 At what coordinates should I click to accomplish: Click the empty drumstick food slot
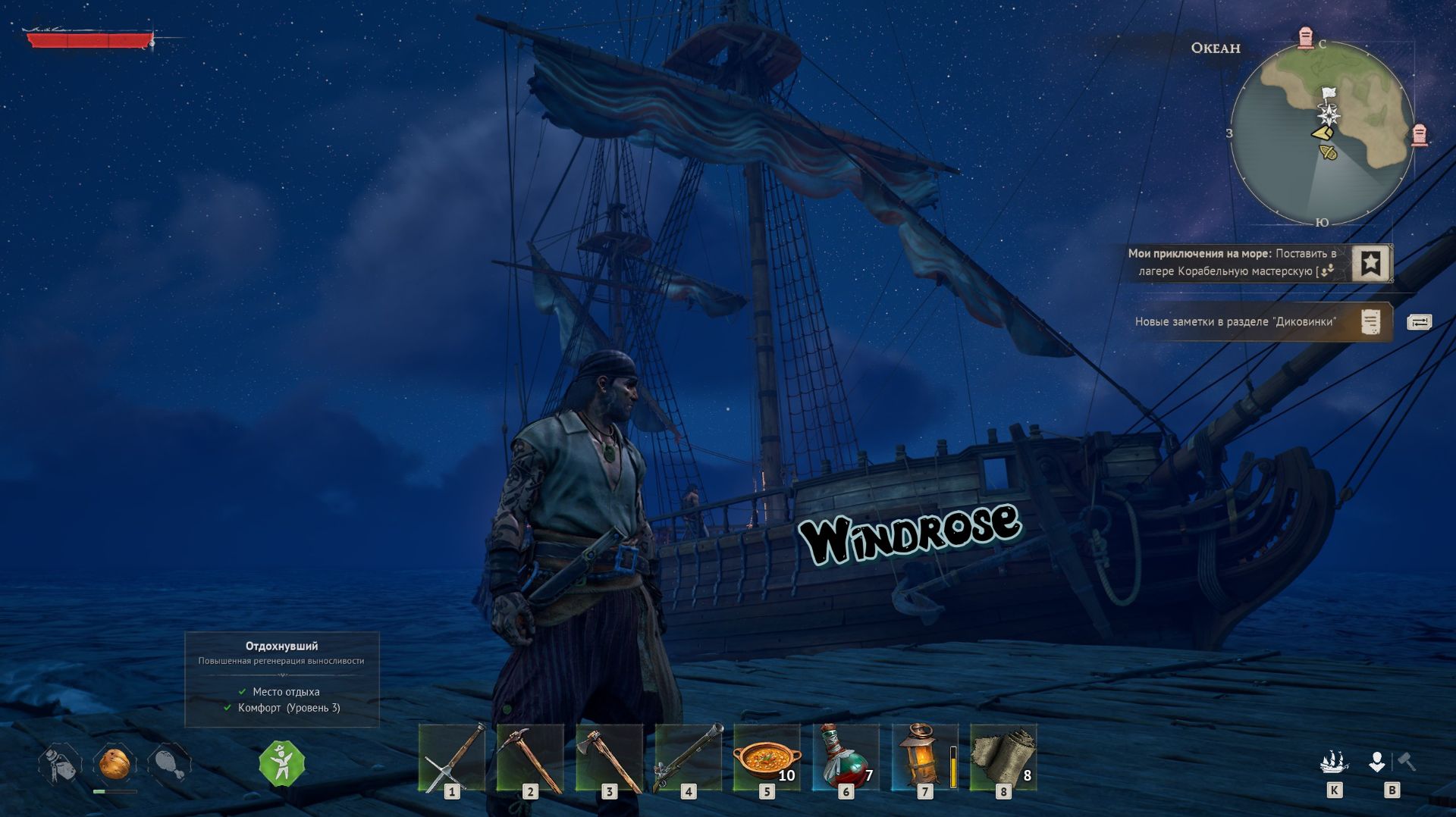(169, 764)
